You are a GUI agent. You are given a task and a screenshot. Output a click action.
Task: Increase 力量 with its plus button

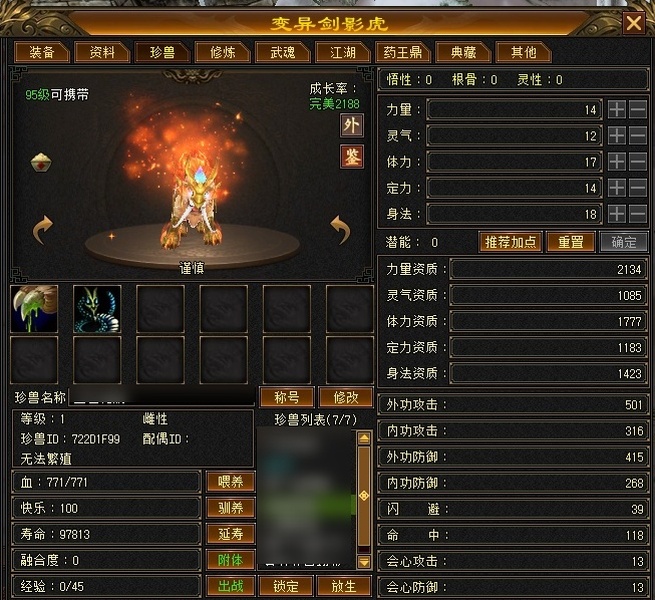(x=617, y=109)
